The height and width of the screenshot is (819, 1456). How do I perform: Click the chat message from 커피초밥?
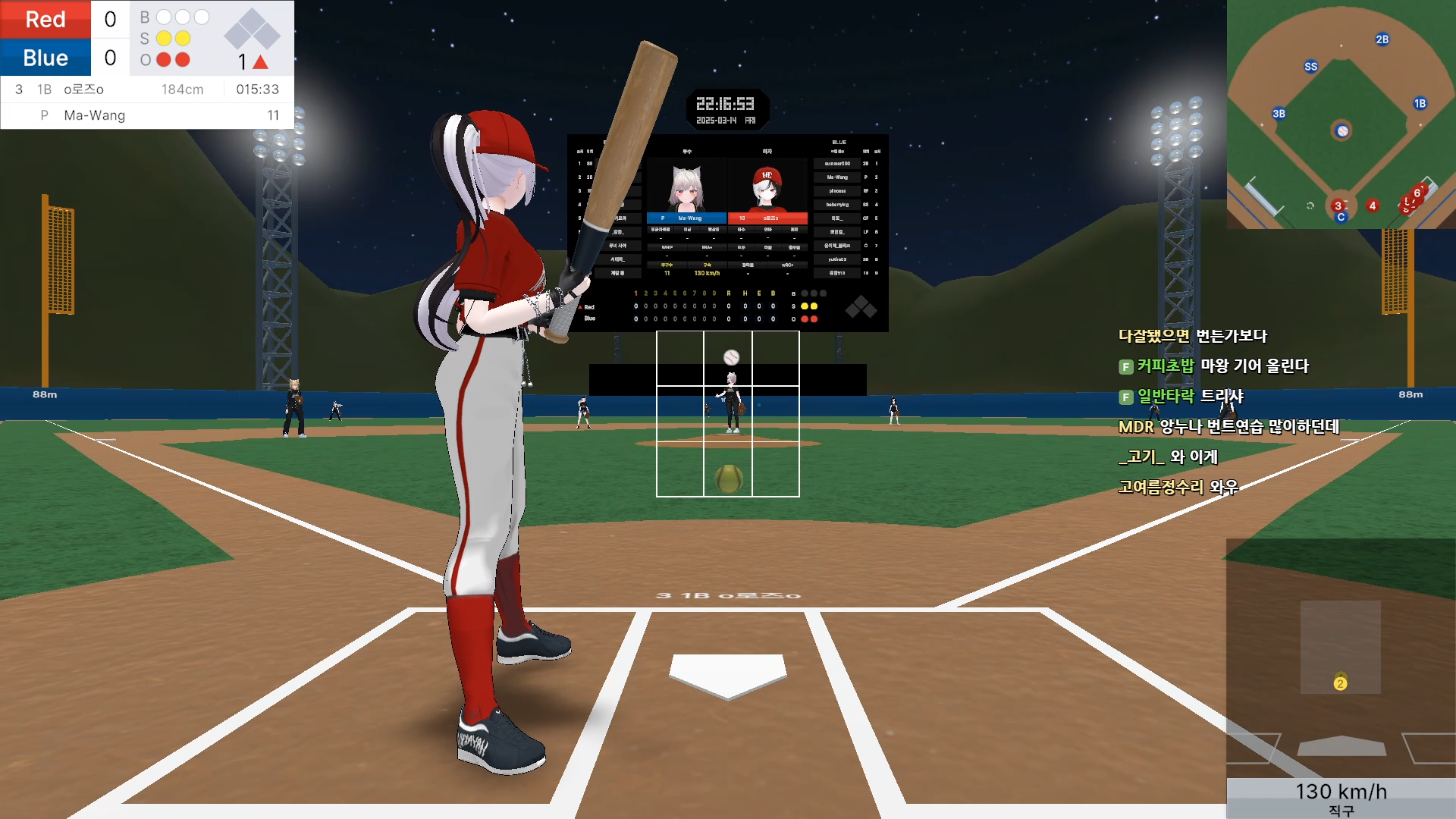1222,366
